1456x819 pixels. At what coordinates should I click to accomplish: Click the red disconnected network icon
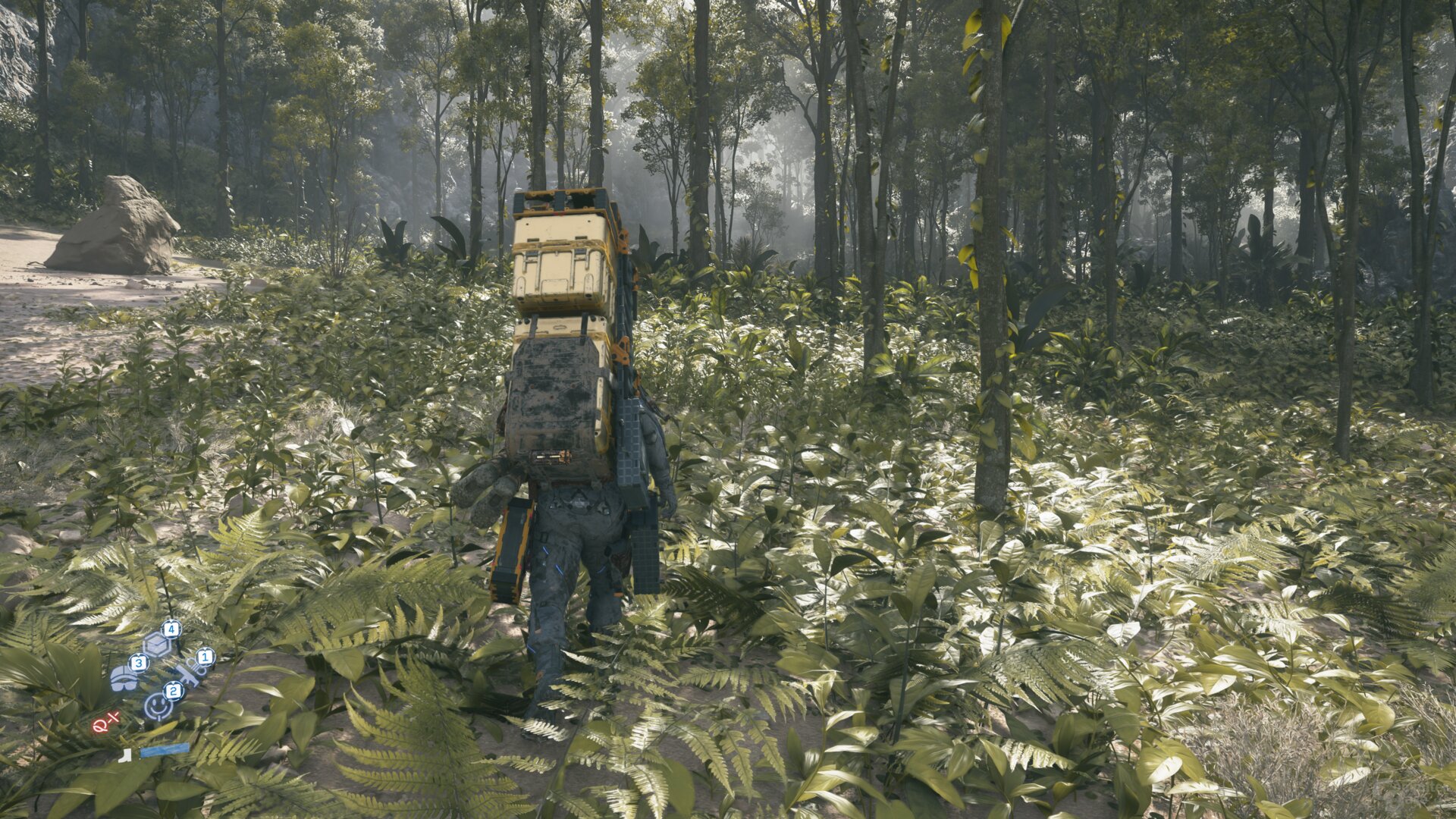tap(105, 723)
